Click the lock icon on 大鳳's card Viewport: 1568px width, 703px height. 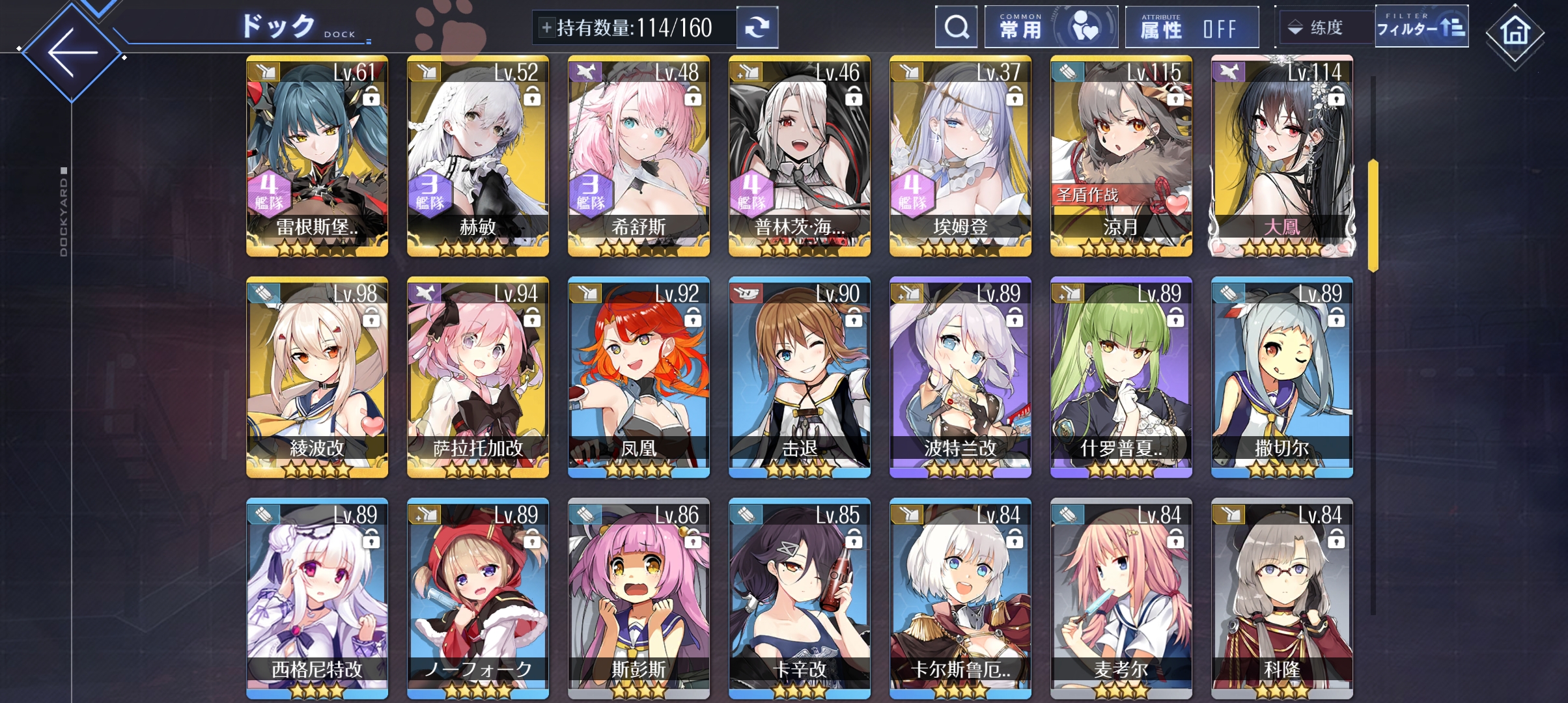(1337, 98)
